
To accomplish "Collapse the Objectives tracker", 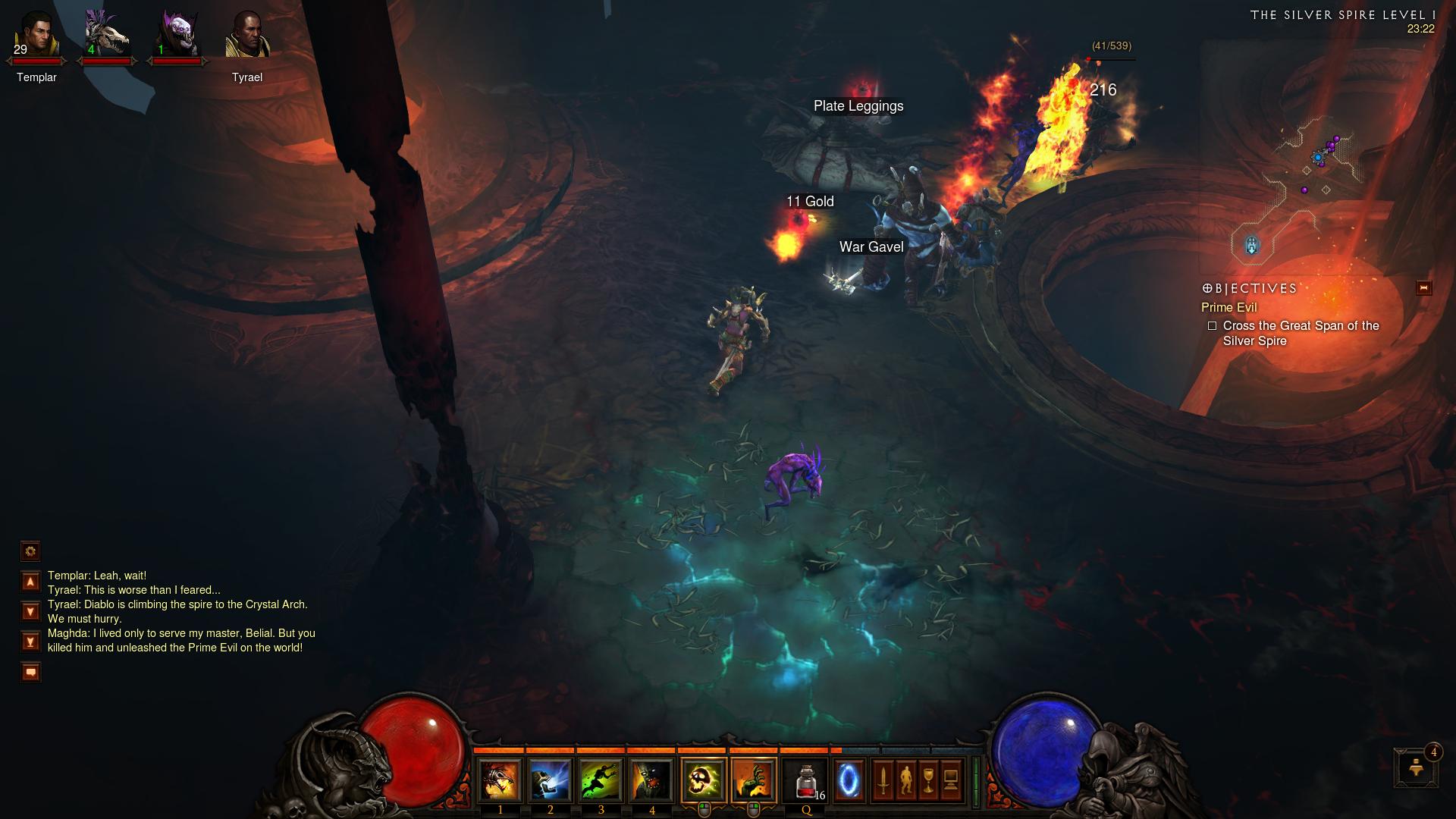I will (1423, 288).
